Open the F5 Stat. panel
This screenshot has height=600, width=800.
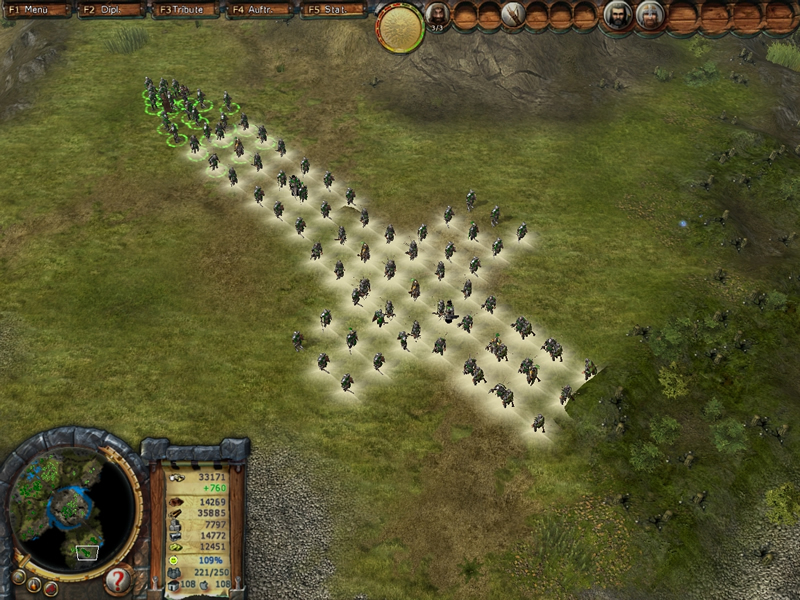[x=334, y=9]
